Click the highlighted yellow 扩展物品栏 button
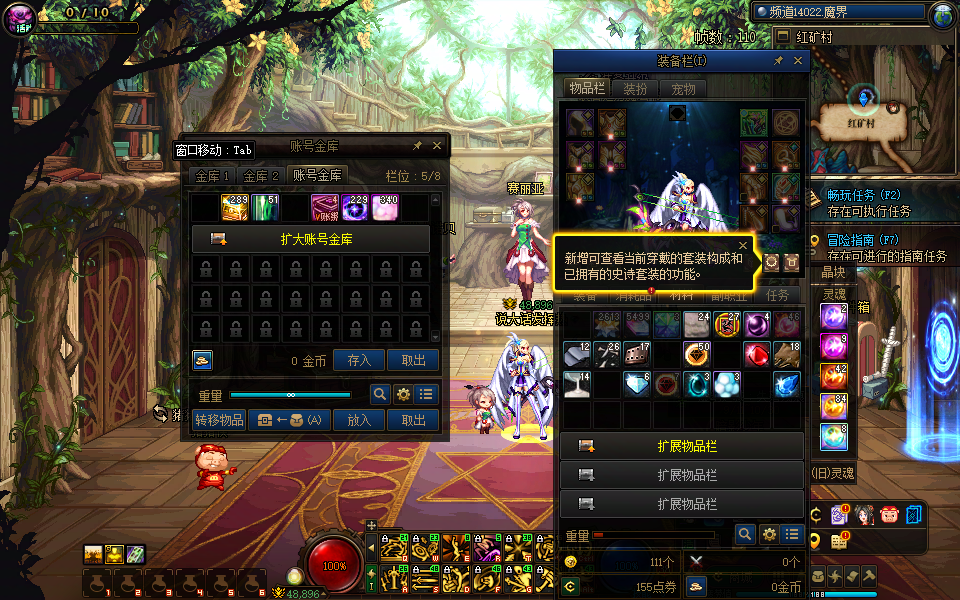Image resolution: width=960 pixels, height=600 pixels. click(x=682, y=446)
